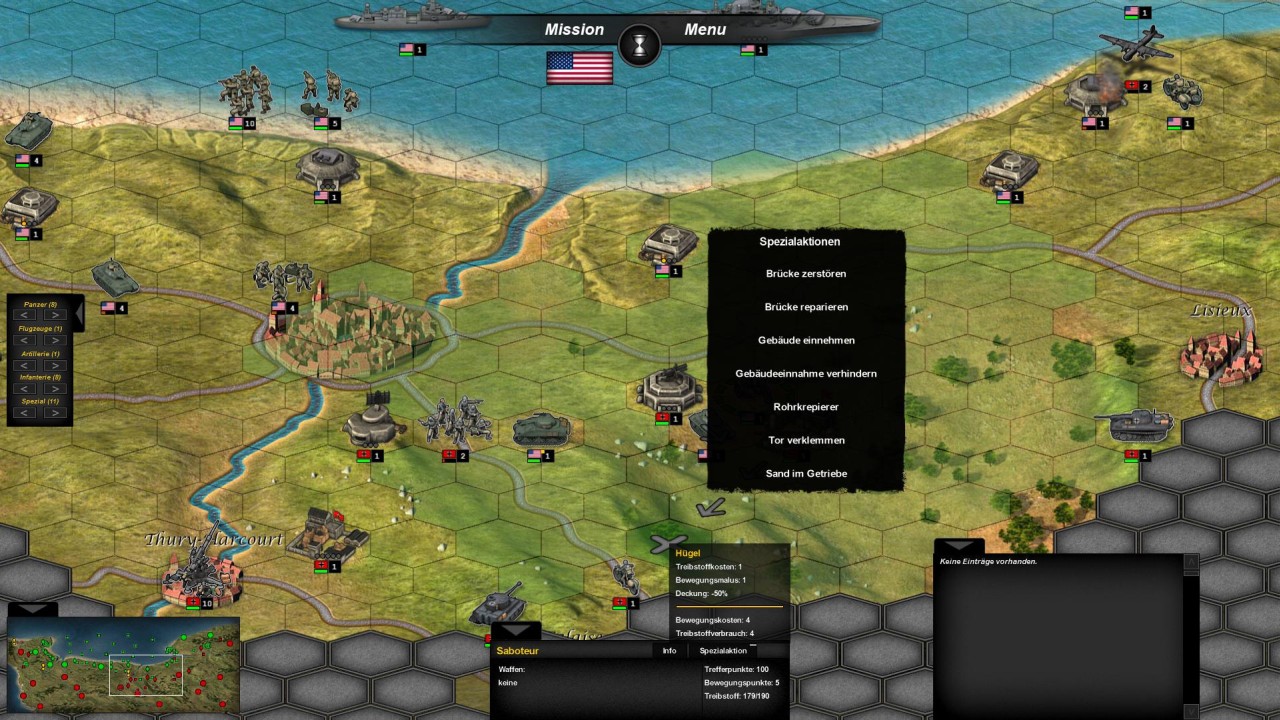The image size is (1280, 720).
Task: Jump to the next Panzer unit
Action: coord(55,315)
